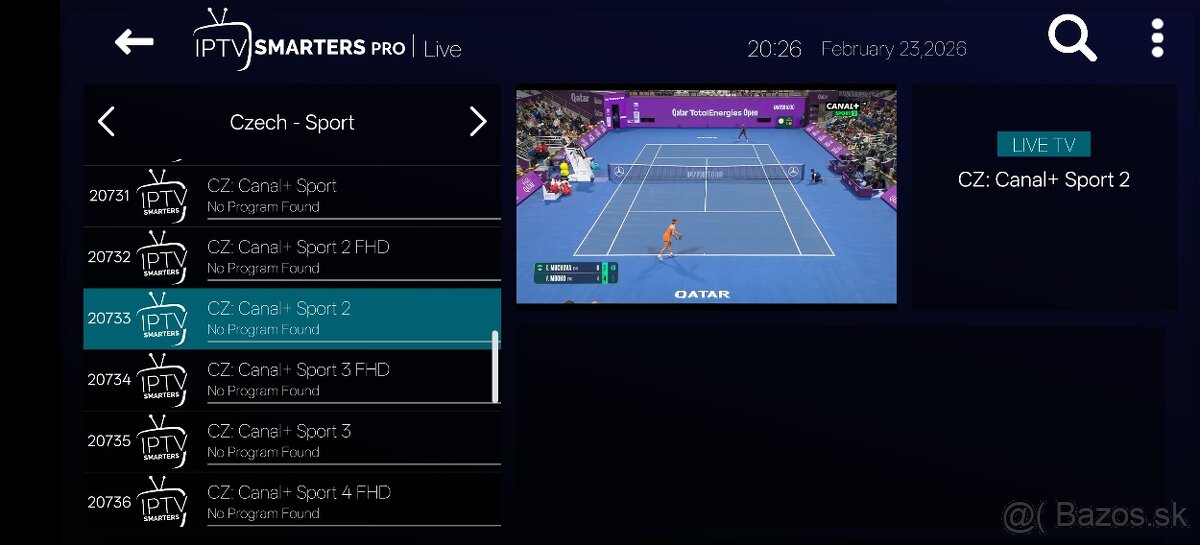Select channel numbered 20735
The width and height of the screenshot is (1200, 545).
(290, 440)
